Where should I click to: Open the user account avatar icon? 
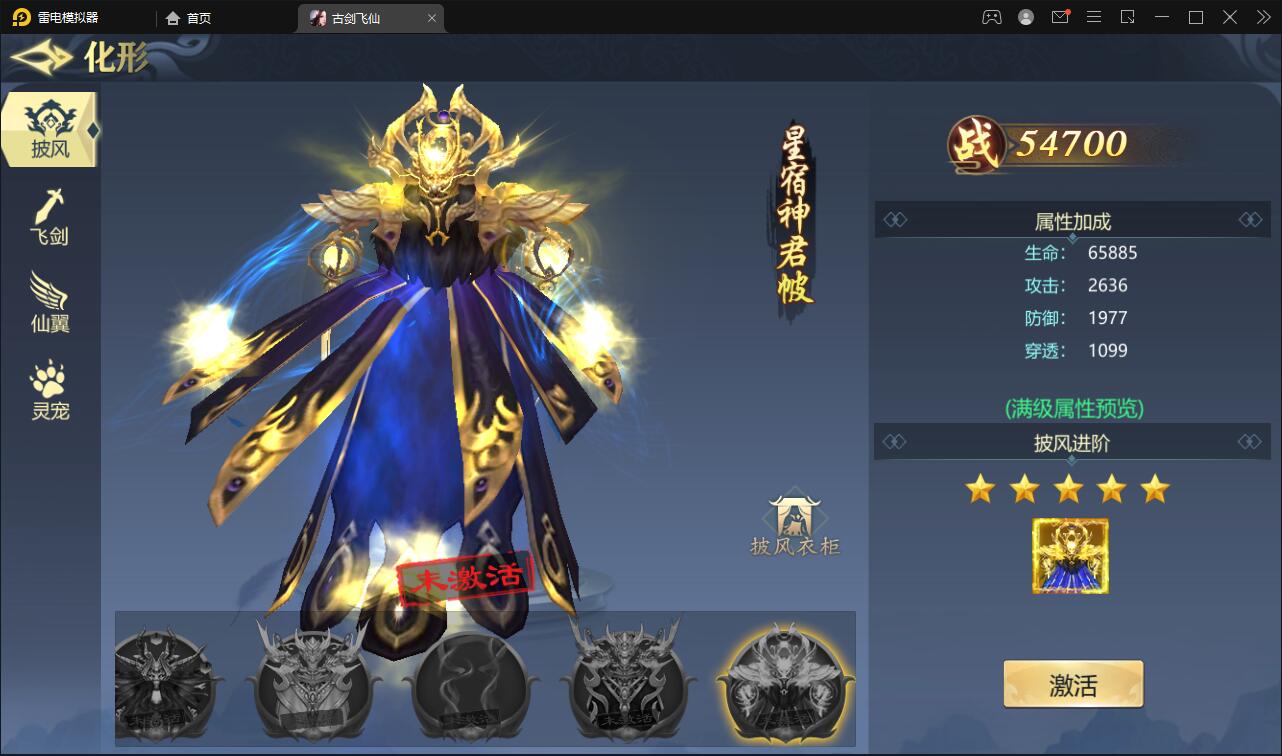click(x=1025, y=17)
